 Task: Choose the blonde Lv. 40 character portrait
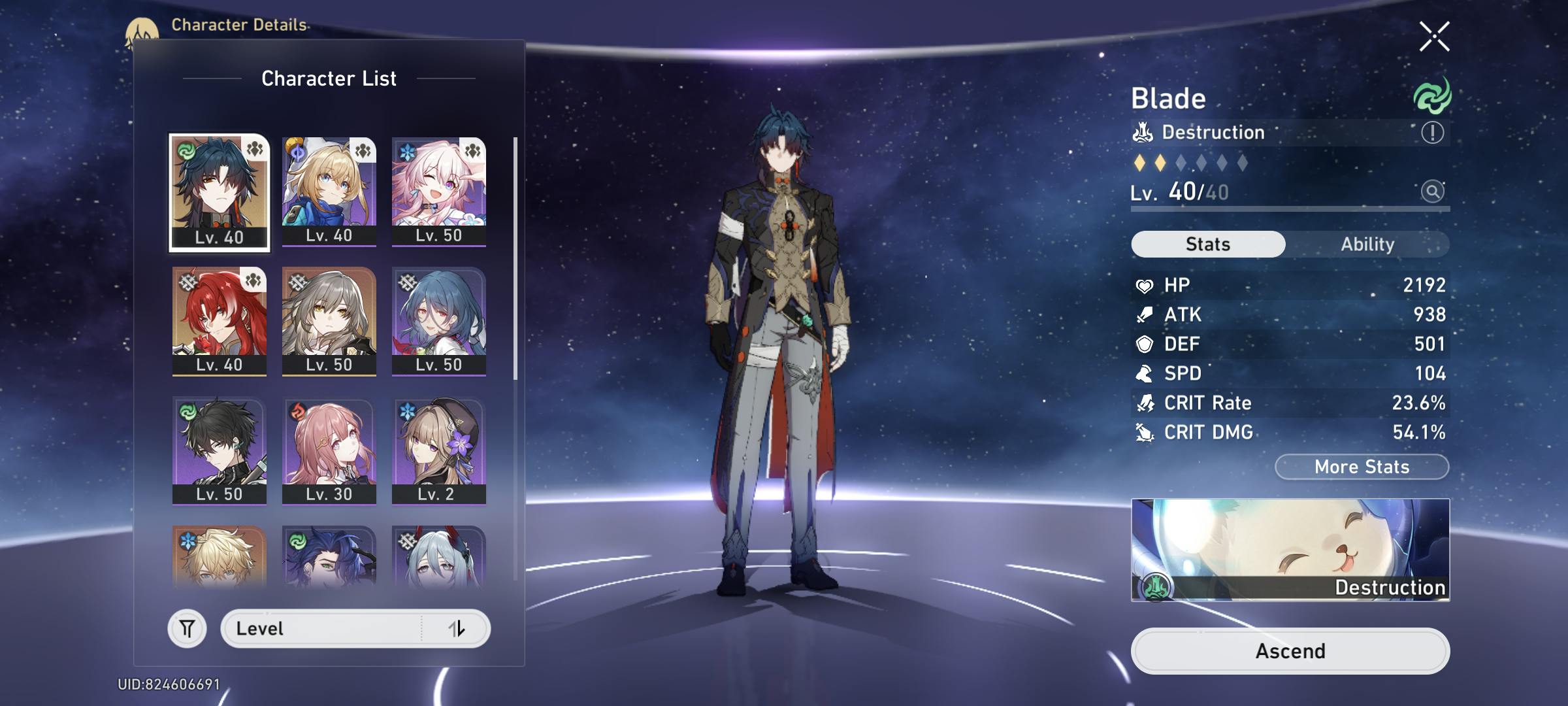point(329,191)
